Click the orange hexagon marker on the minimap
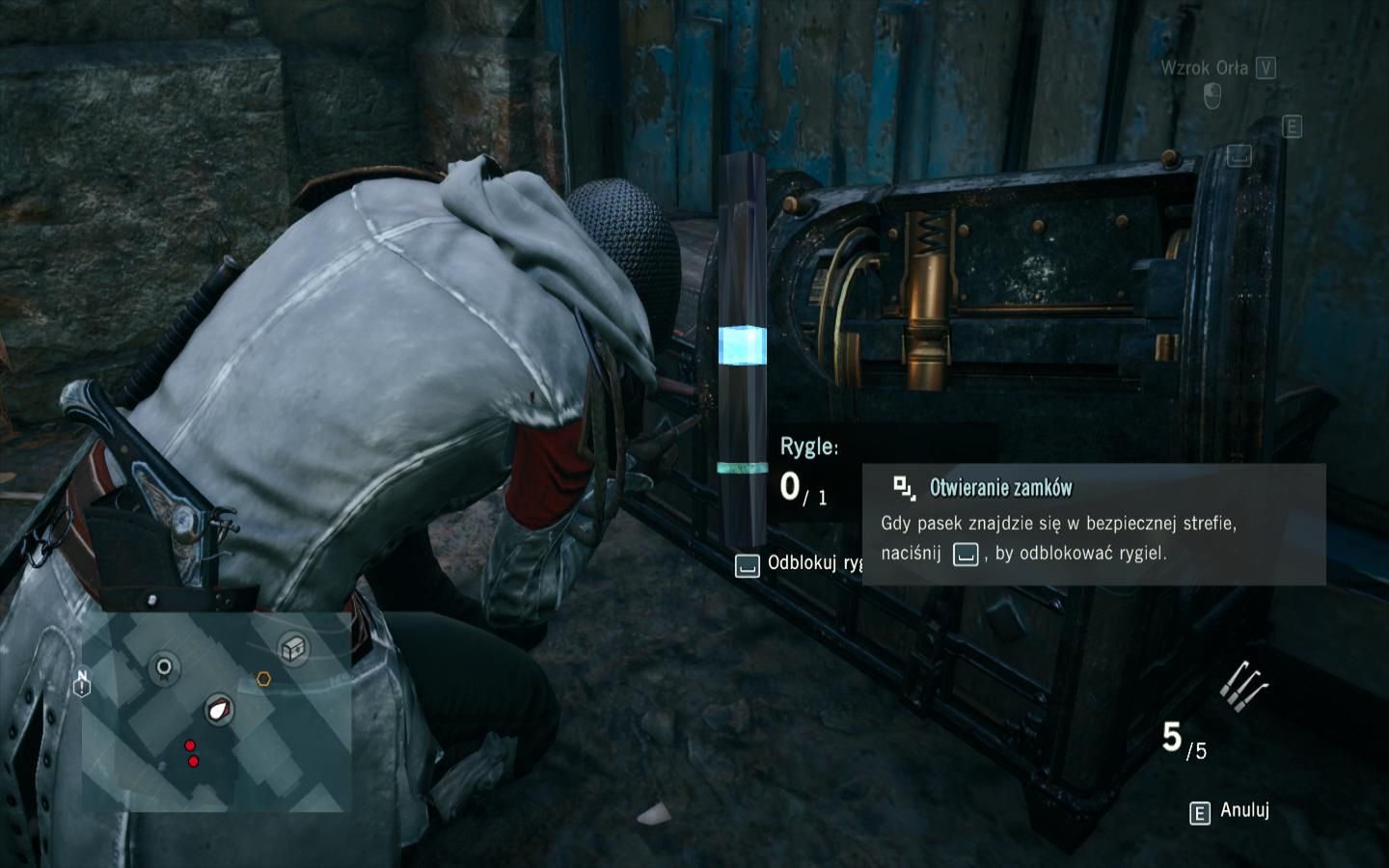Image resolution: width=1389 pixels, height=868 pixels. 263,679
